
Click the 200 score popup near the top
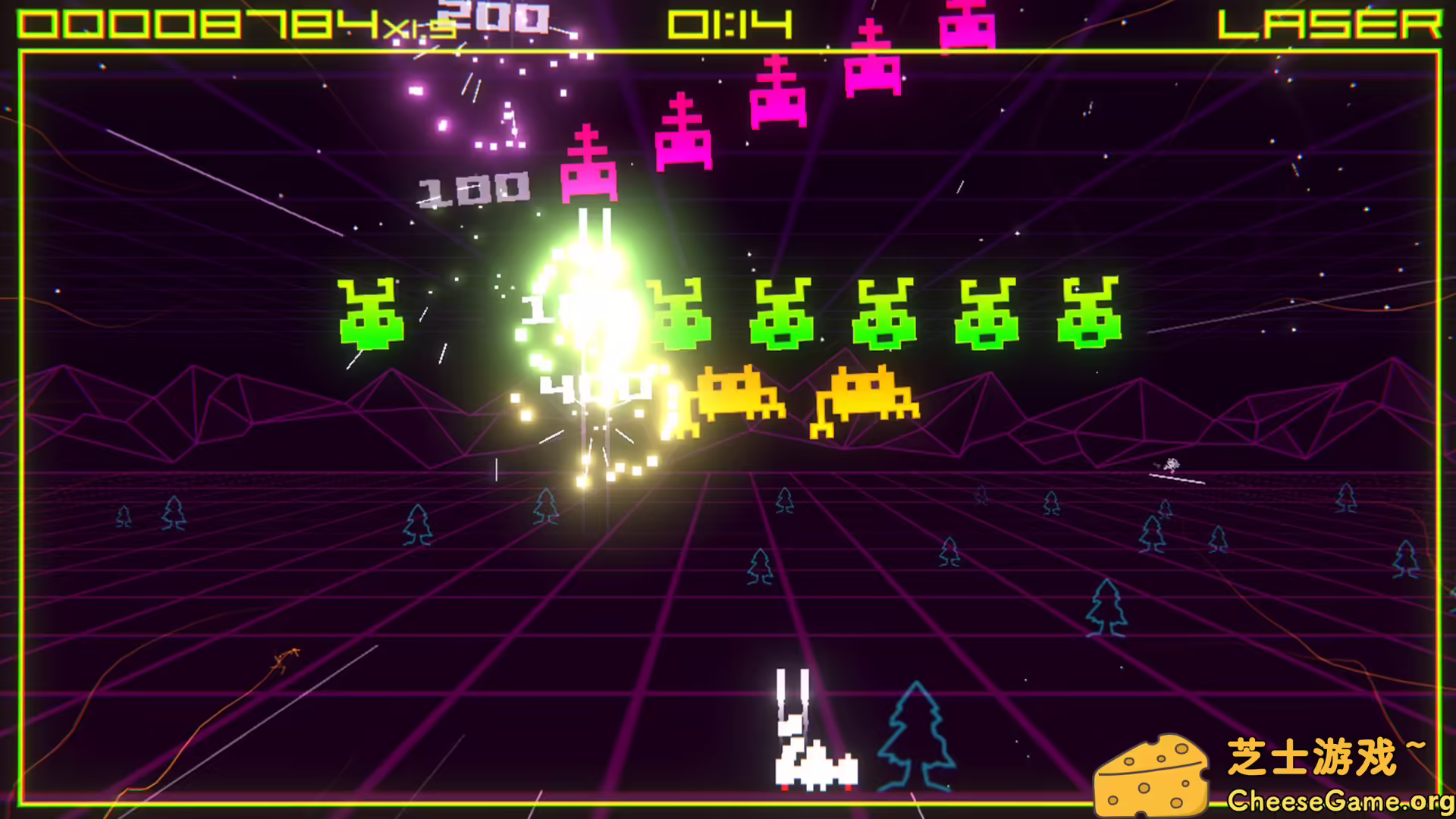(493, 17)
